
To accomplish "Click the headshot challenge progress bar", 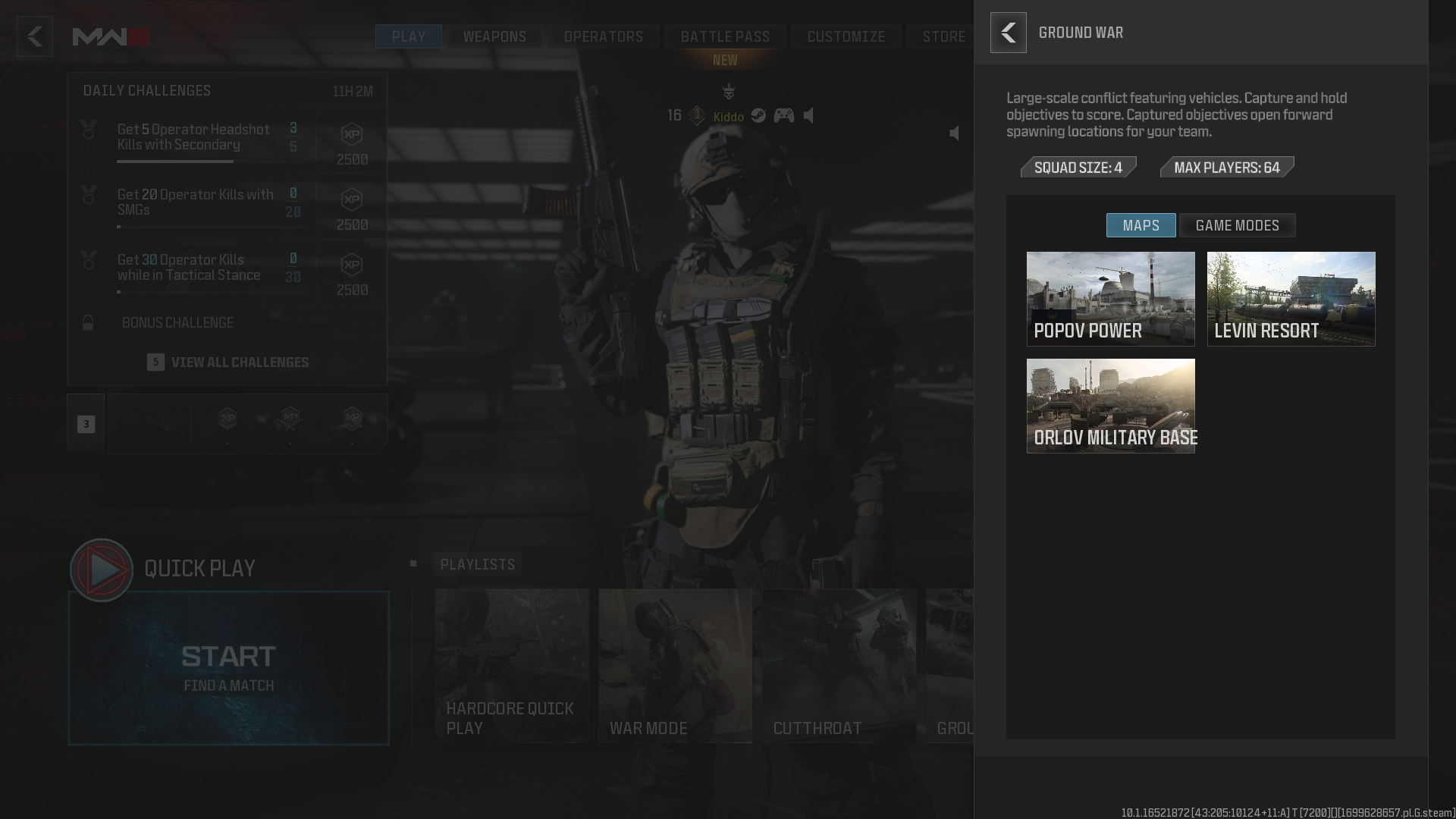I will (175, 160).
